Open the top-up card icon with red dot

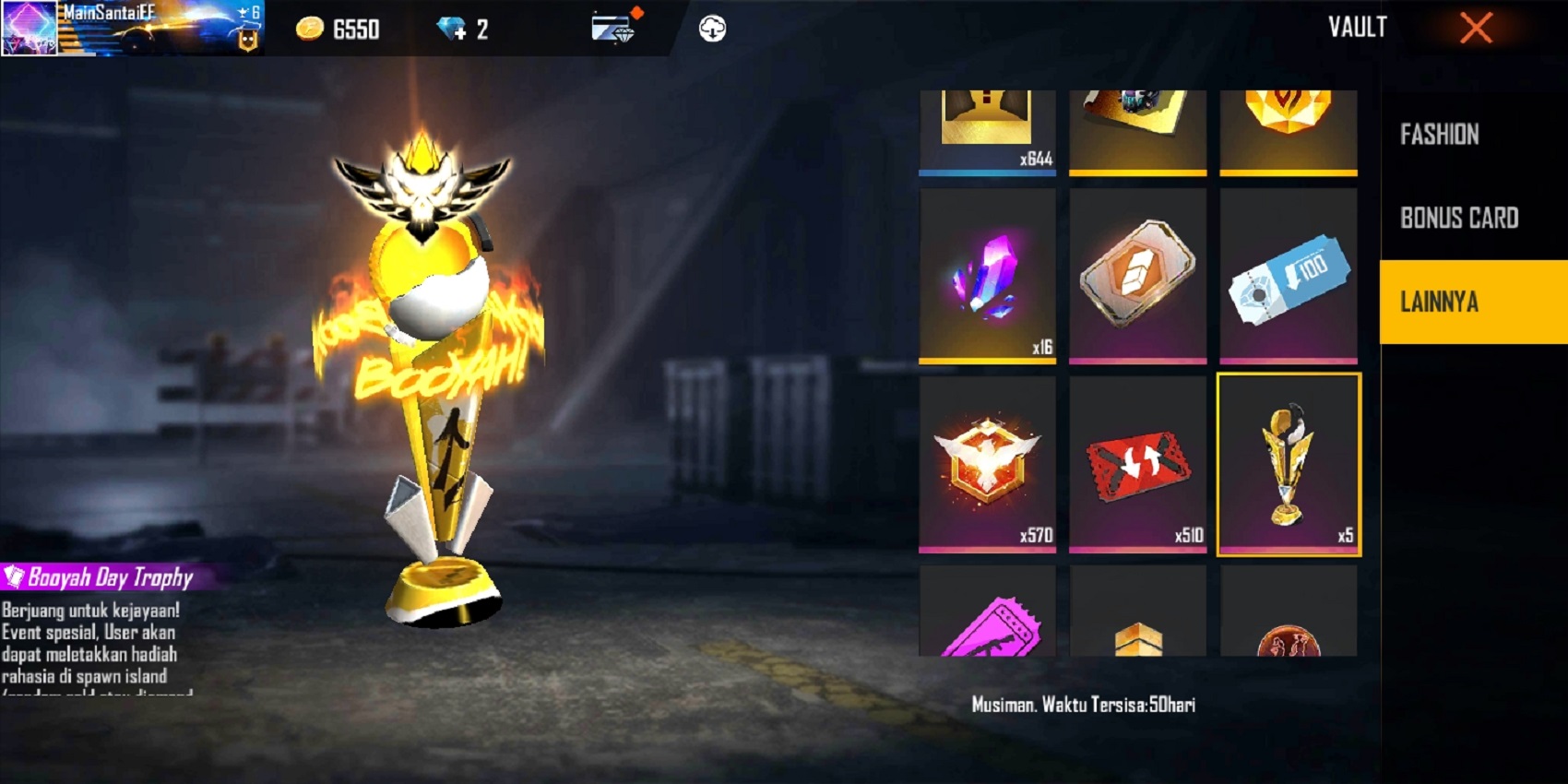pos(612,29)
